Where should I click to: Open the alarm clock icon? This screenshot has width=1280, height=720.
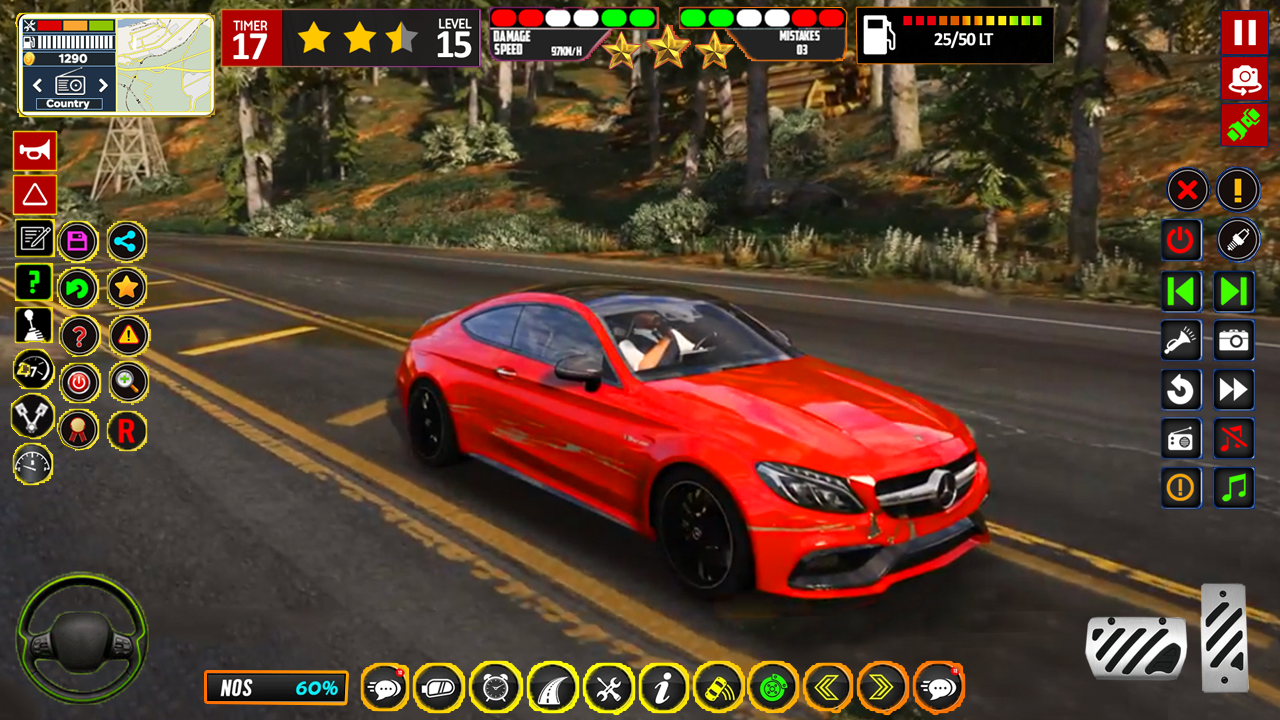(x=496, y=688)
